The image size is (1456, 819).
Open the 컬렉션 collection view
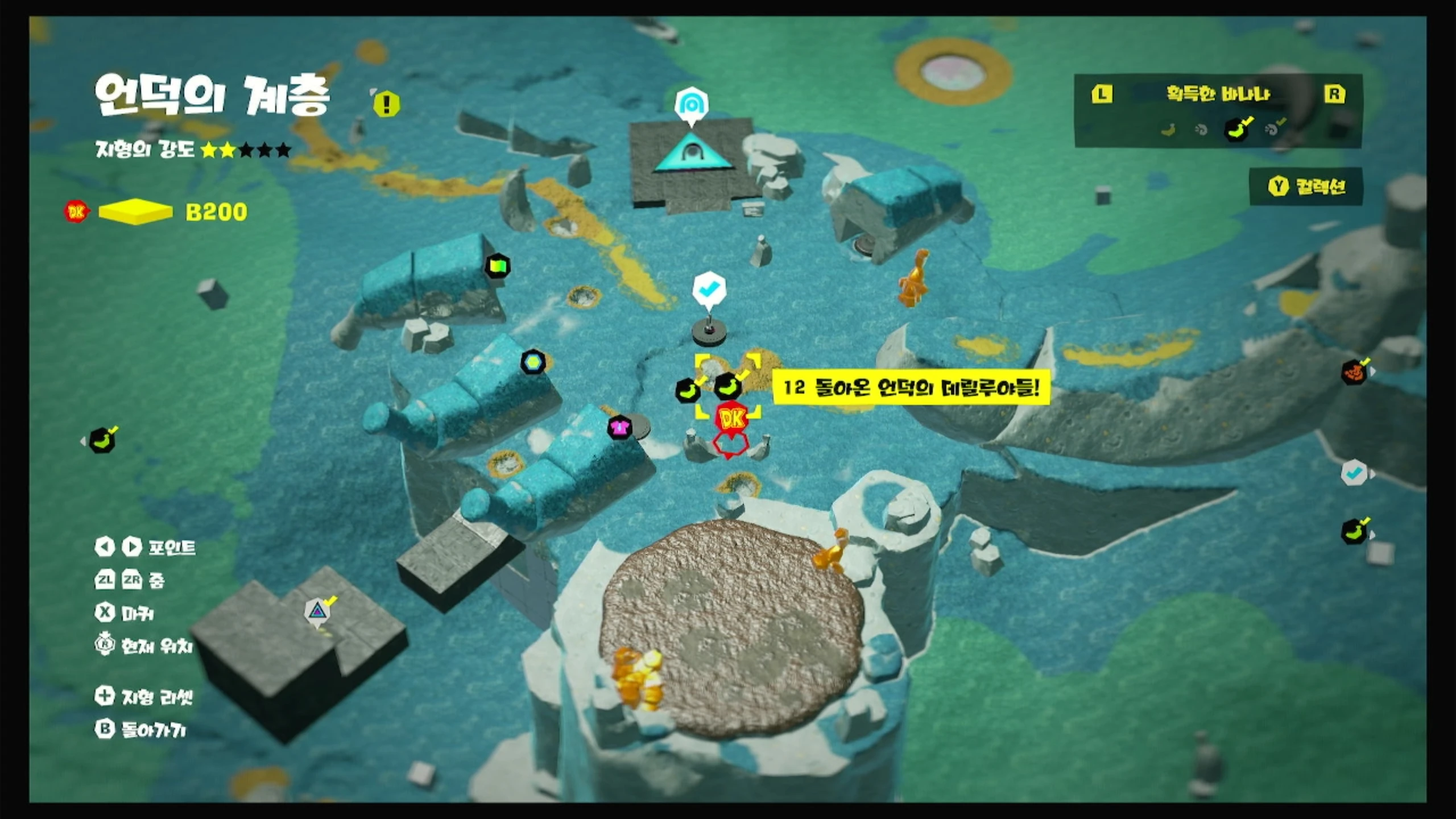pos(1306,187)
